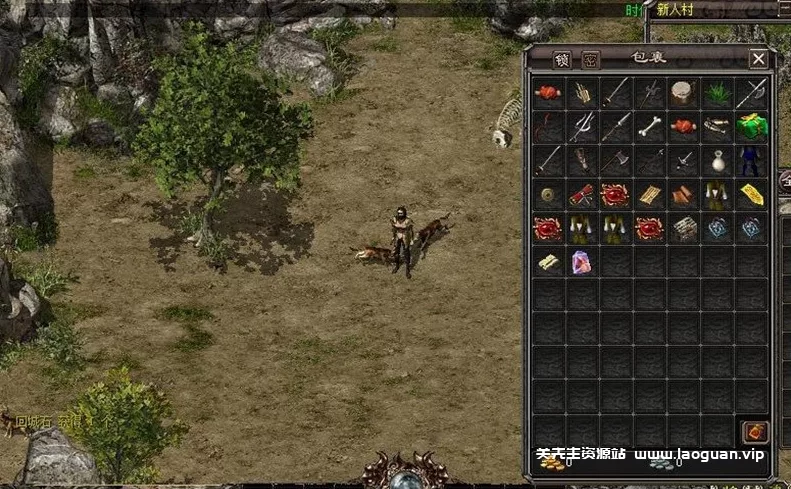791x489 pixels.
Task: Select the hand axe in the bag
Action: point(615,161)
